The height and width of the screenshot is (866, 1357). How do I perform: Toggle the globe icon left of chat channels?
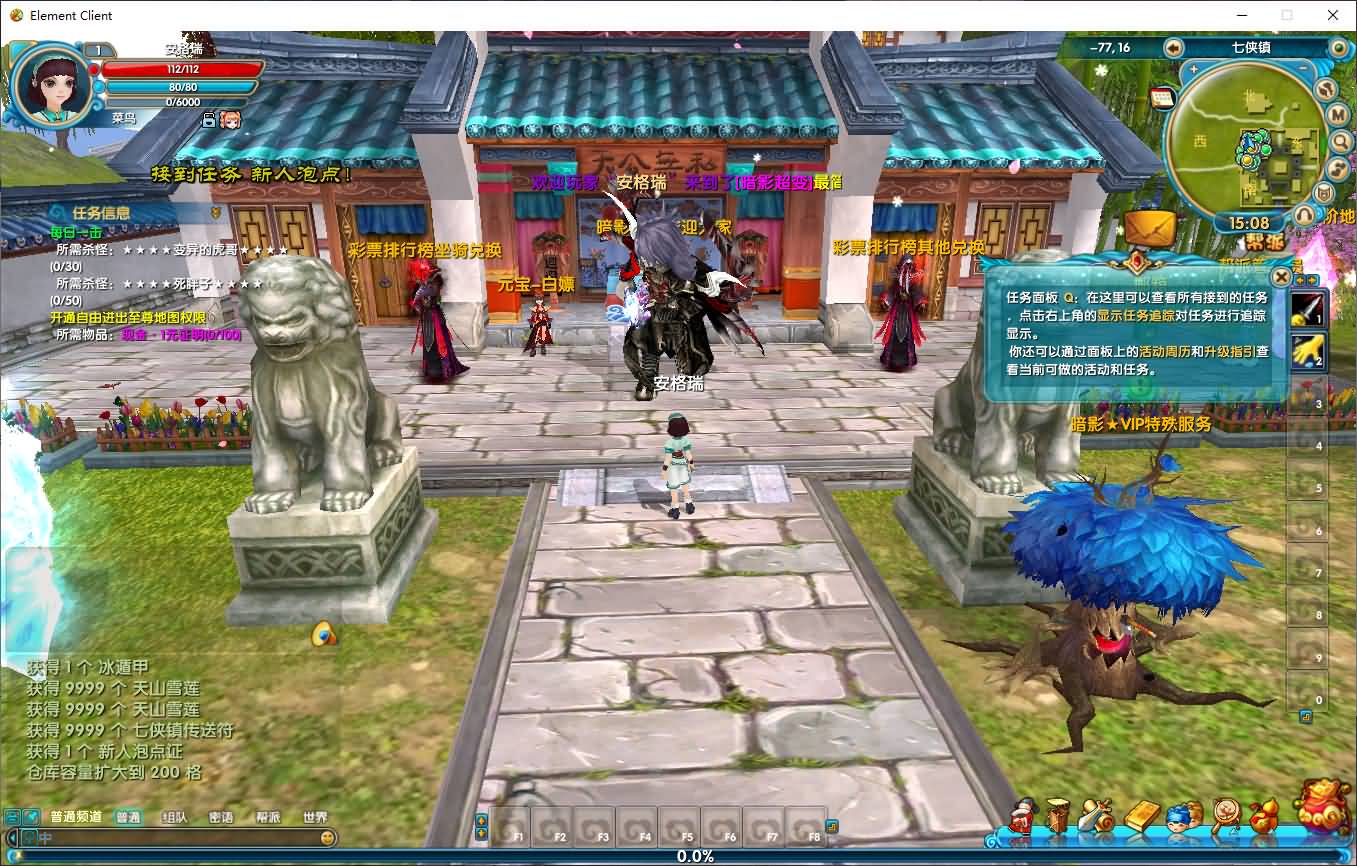32,817
